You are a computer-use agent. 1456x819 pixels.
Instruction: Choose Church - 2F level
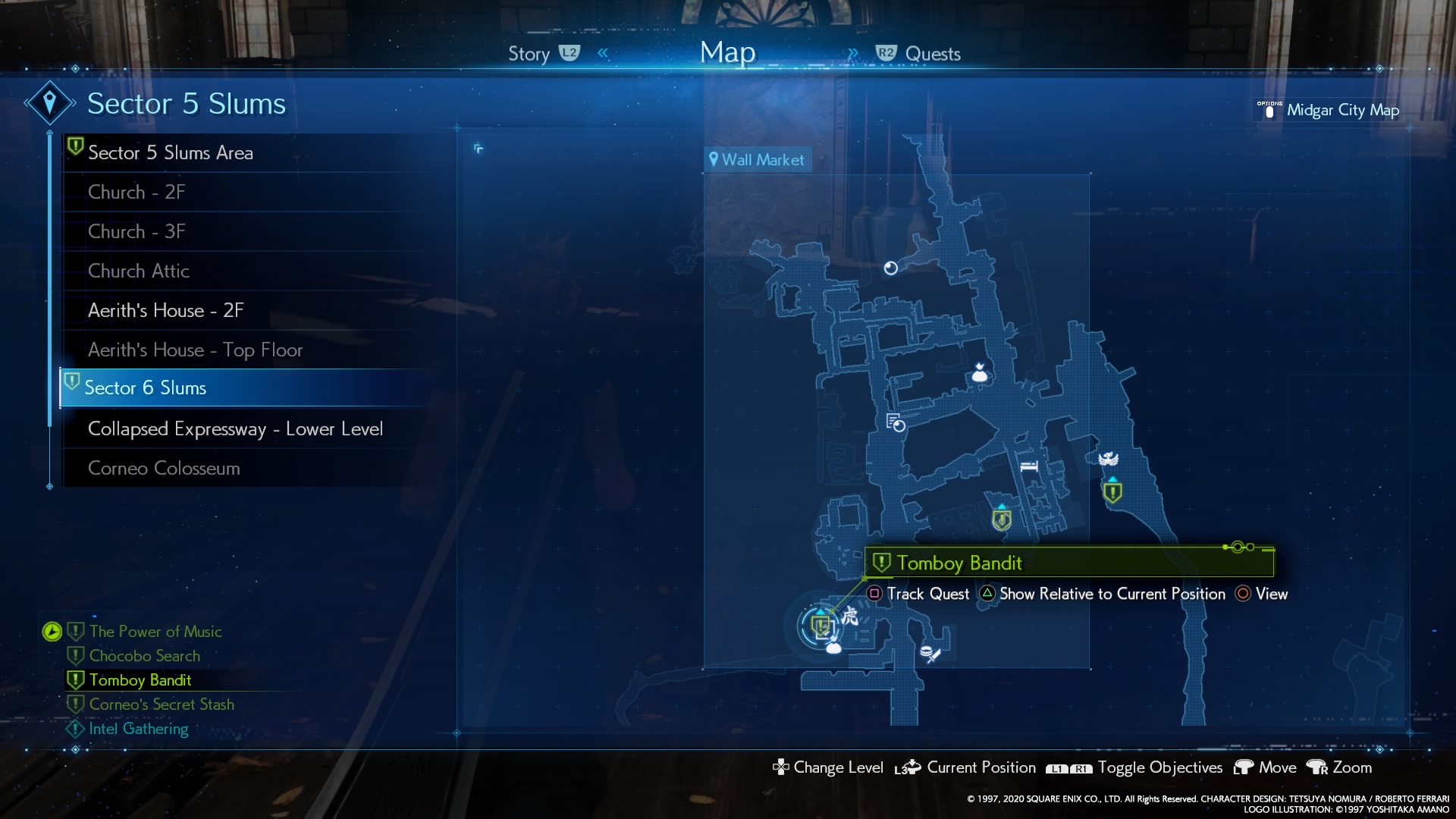pyautogui.click(x=136, y=192)
